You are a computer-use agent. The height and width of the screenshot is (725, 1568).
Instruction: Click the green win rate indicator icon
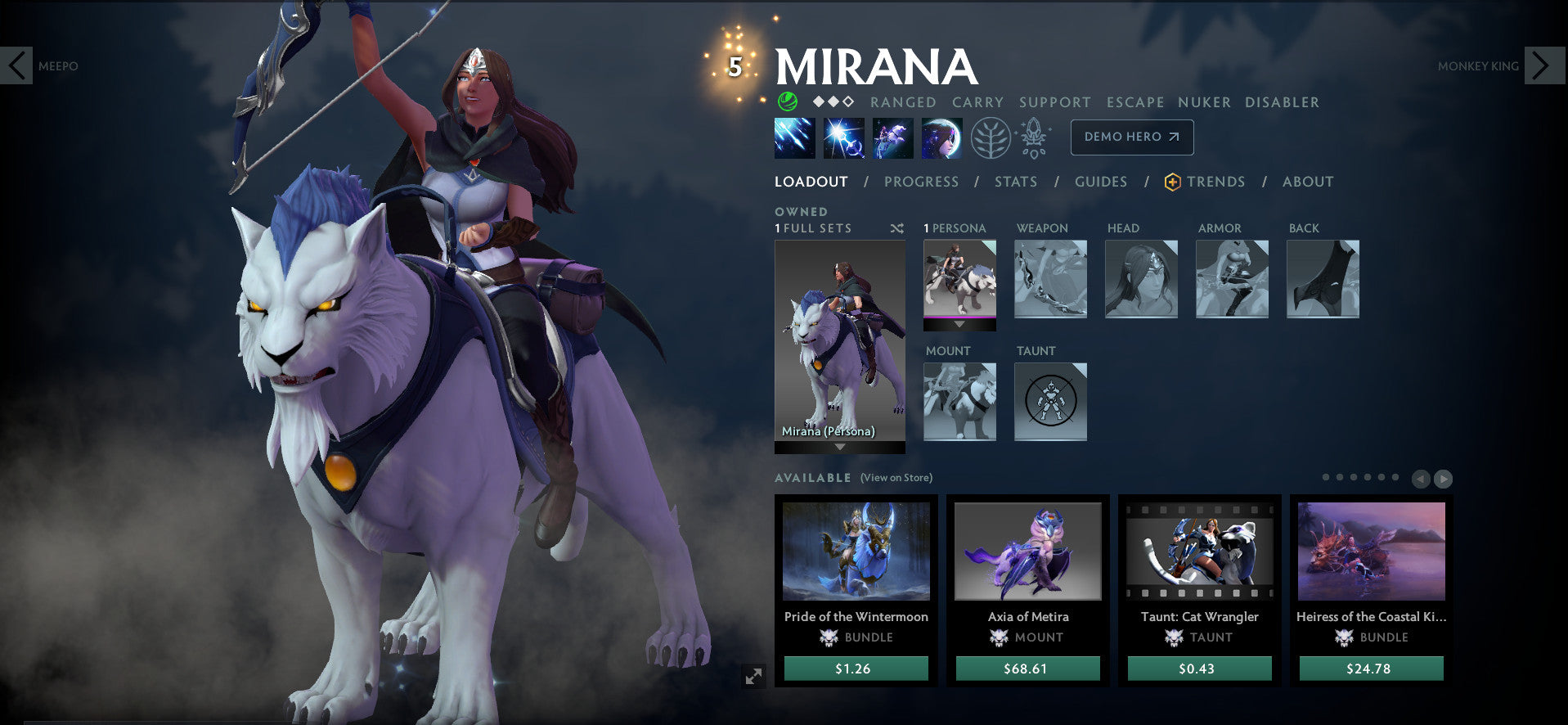pos(788,102)
